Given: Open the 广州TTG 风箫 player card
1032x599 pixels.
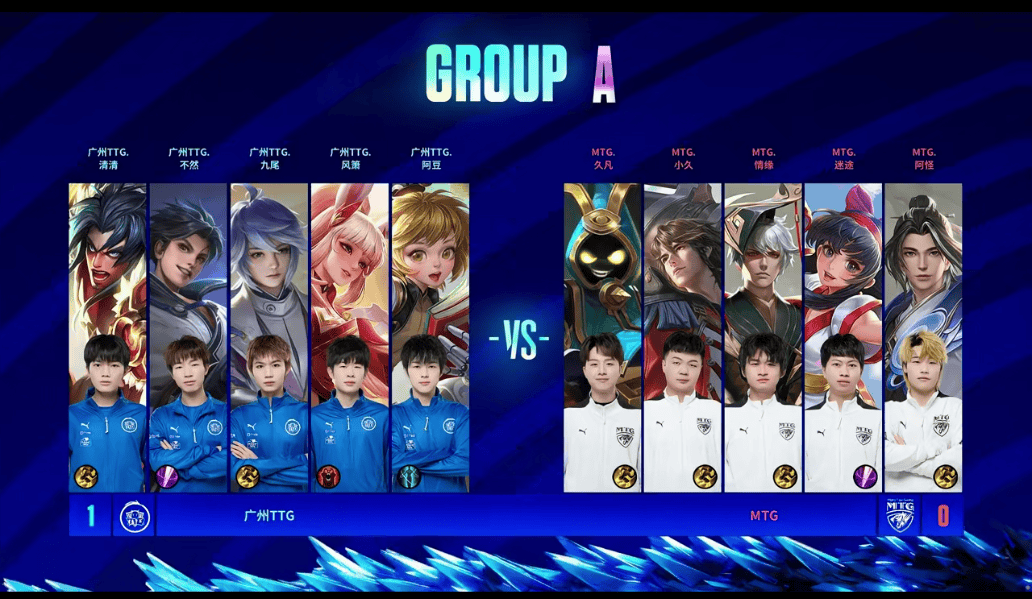Looking at the screenshot, I should (350, 337).
